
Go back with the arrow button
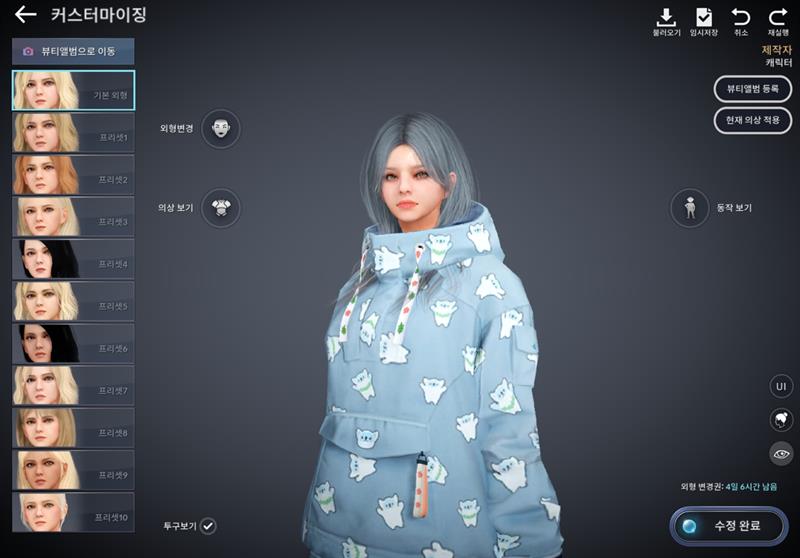25,15
